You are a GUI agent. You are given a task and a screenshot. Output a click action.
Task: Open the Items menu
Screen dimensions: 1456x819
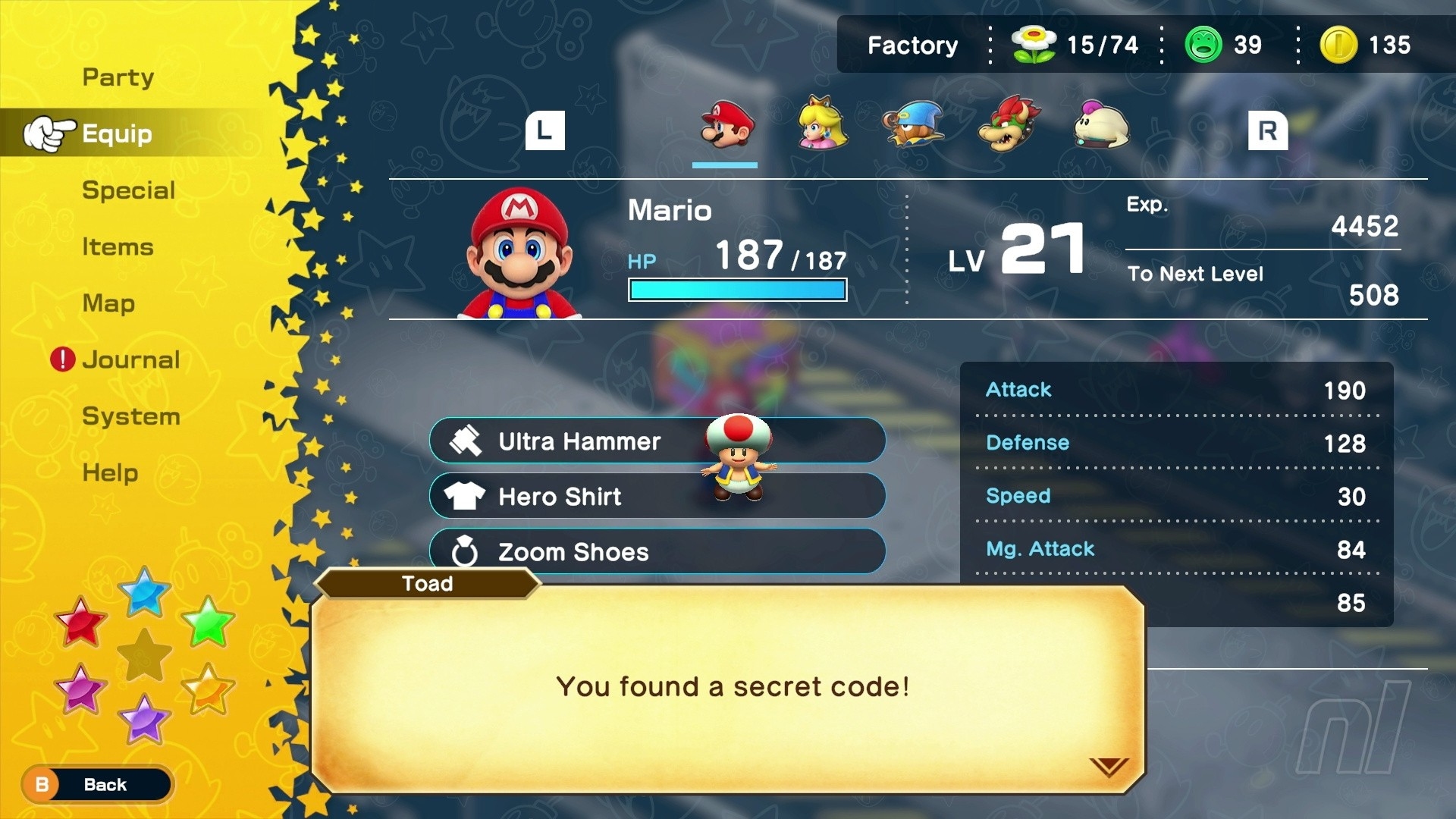tap(118, 247)
